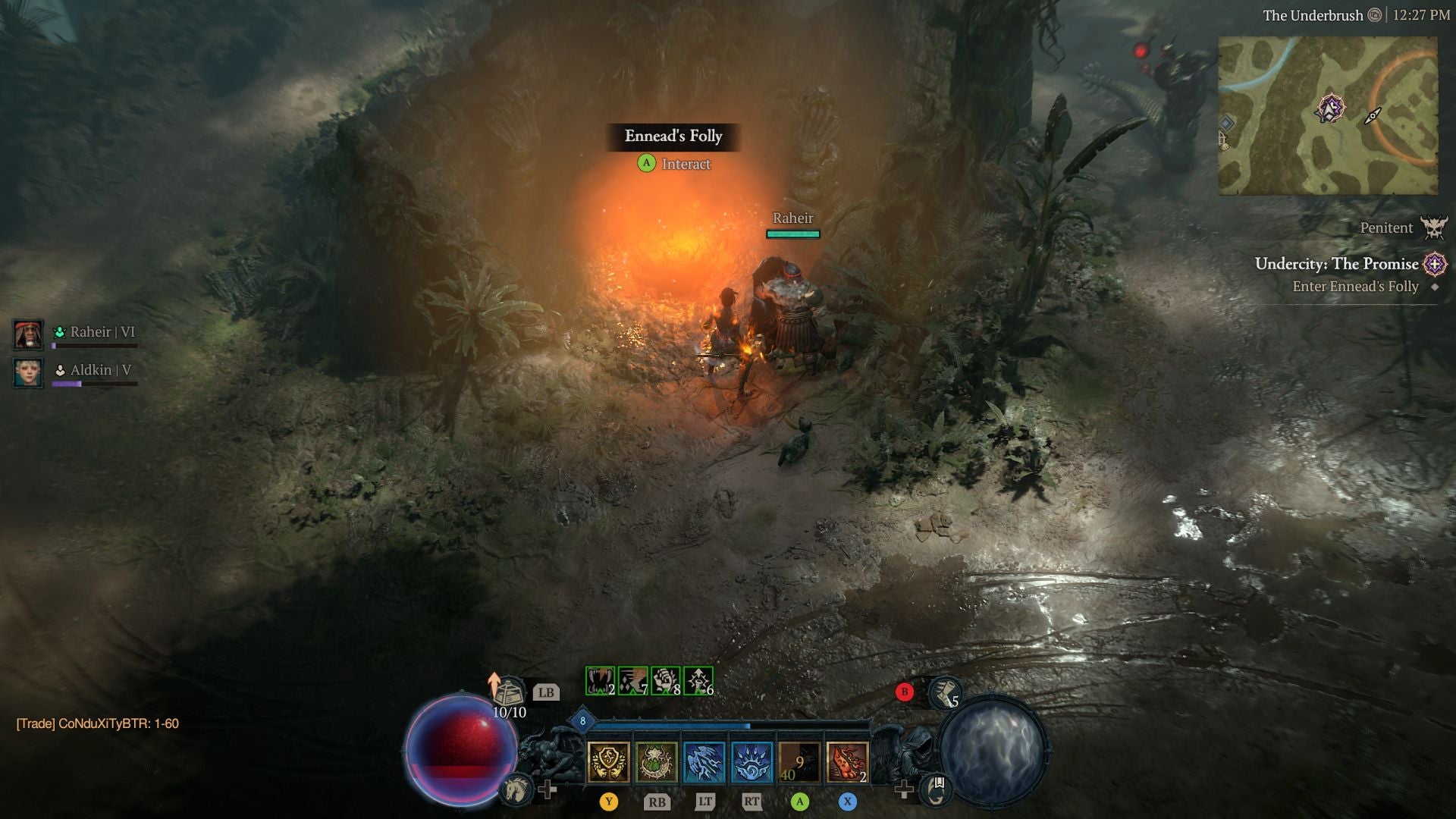
Task: Click the bookmark journal icon near town portal
Action: coord(936,789)
